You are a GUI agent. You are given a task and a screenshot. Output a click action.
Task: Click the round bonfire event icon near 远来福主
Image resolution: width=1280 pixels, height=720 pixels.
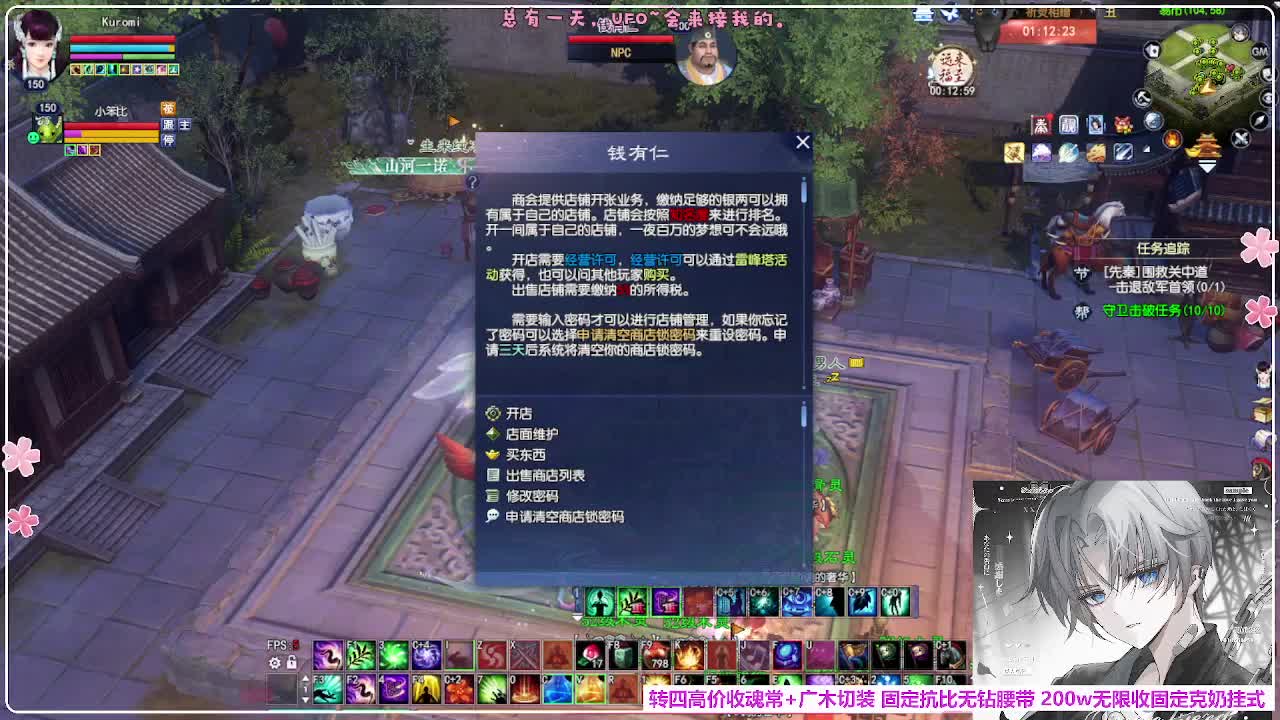coord(1172,140)
